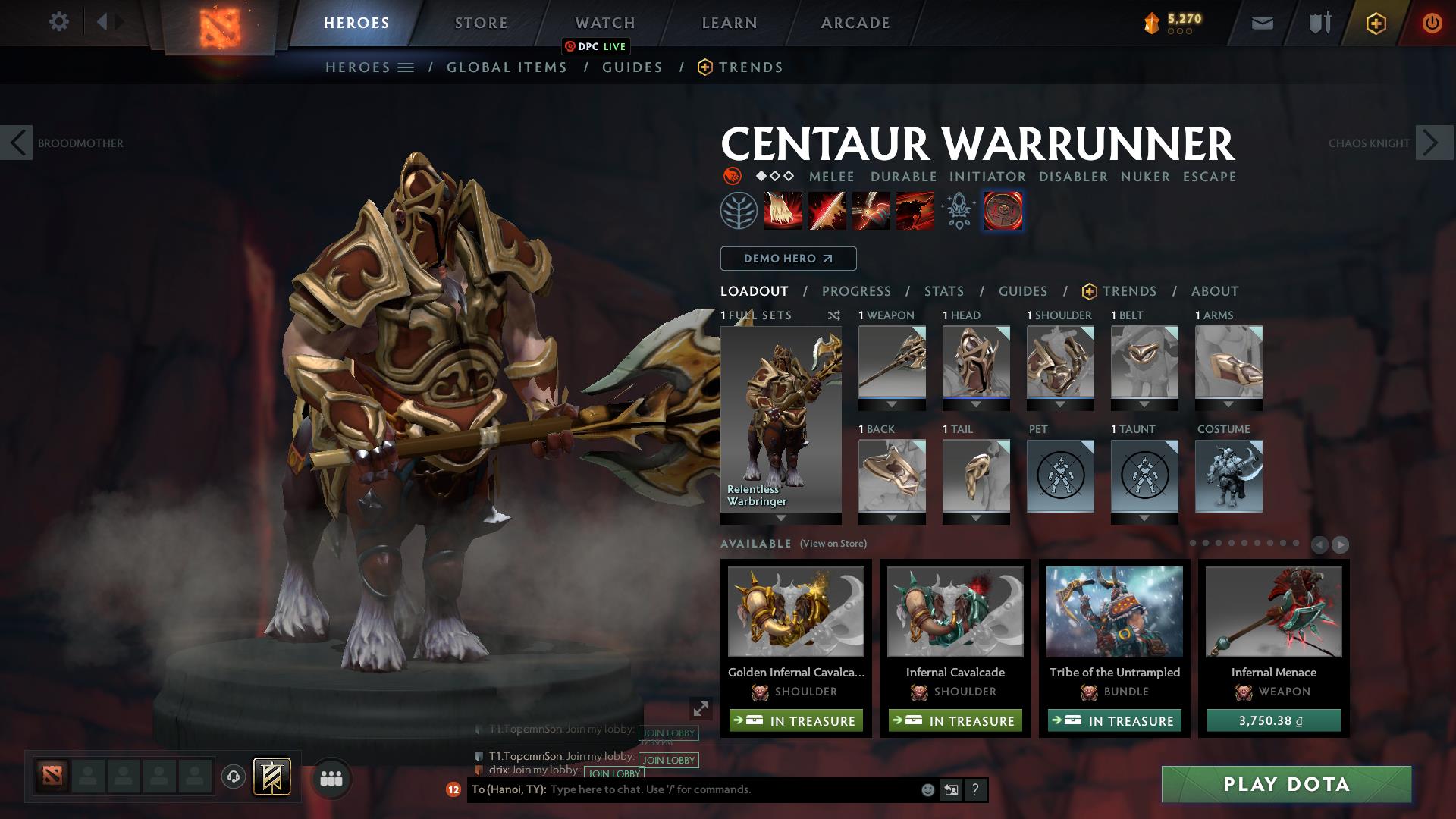View the Double Edge ability icon
The image size is (1456, 819).
coord(827,211)
